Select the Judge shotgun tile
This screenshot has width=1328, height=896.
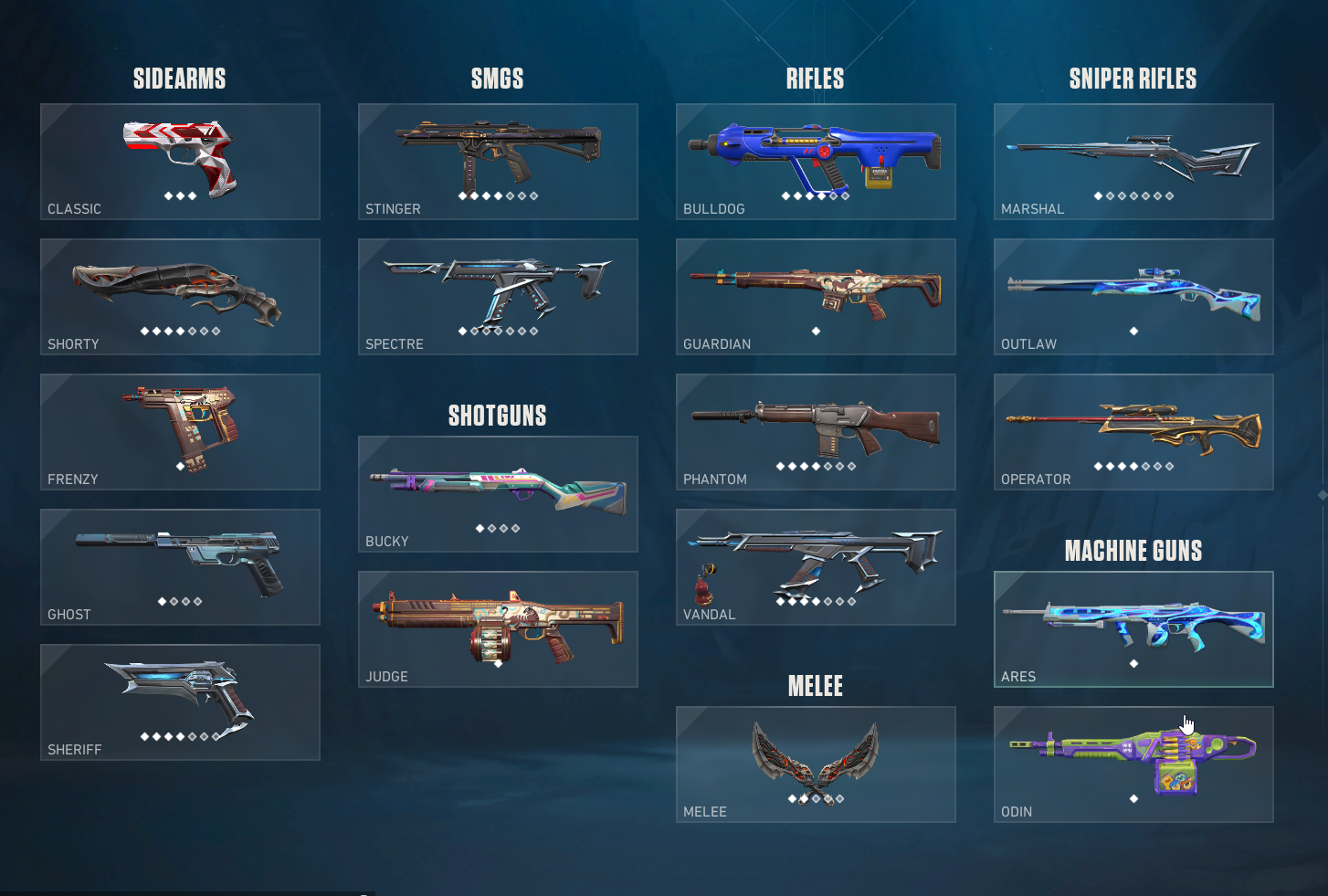click(498, 629)
